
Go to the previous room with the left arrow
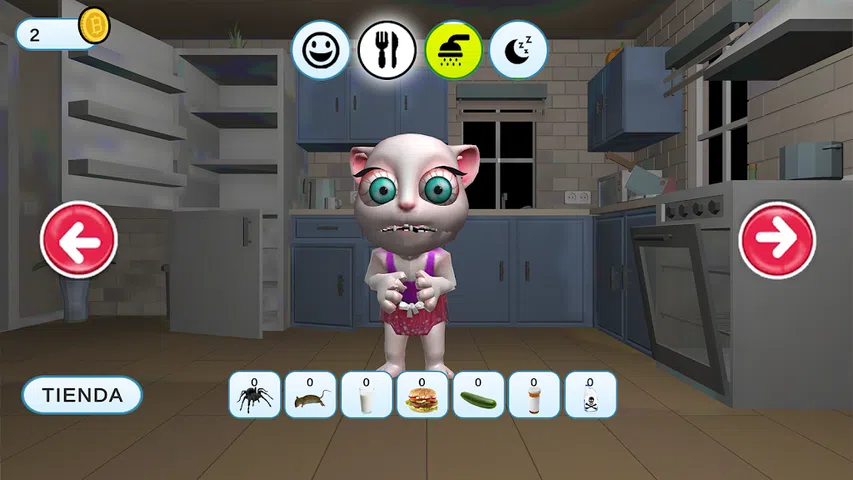(x=79, y=240)
